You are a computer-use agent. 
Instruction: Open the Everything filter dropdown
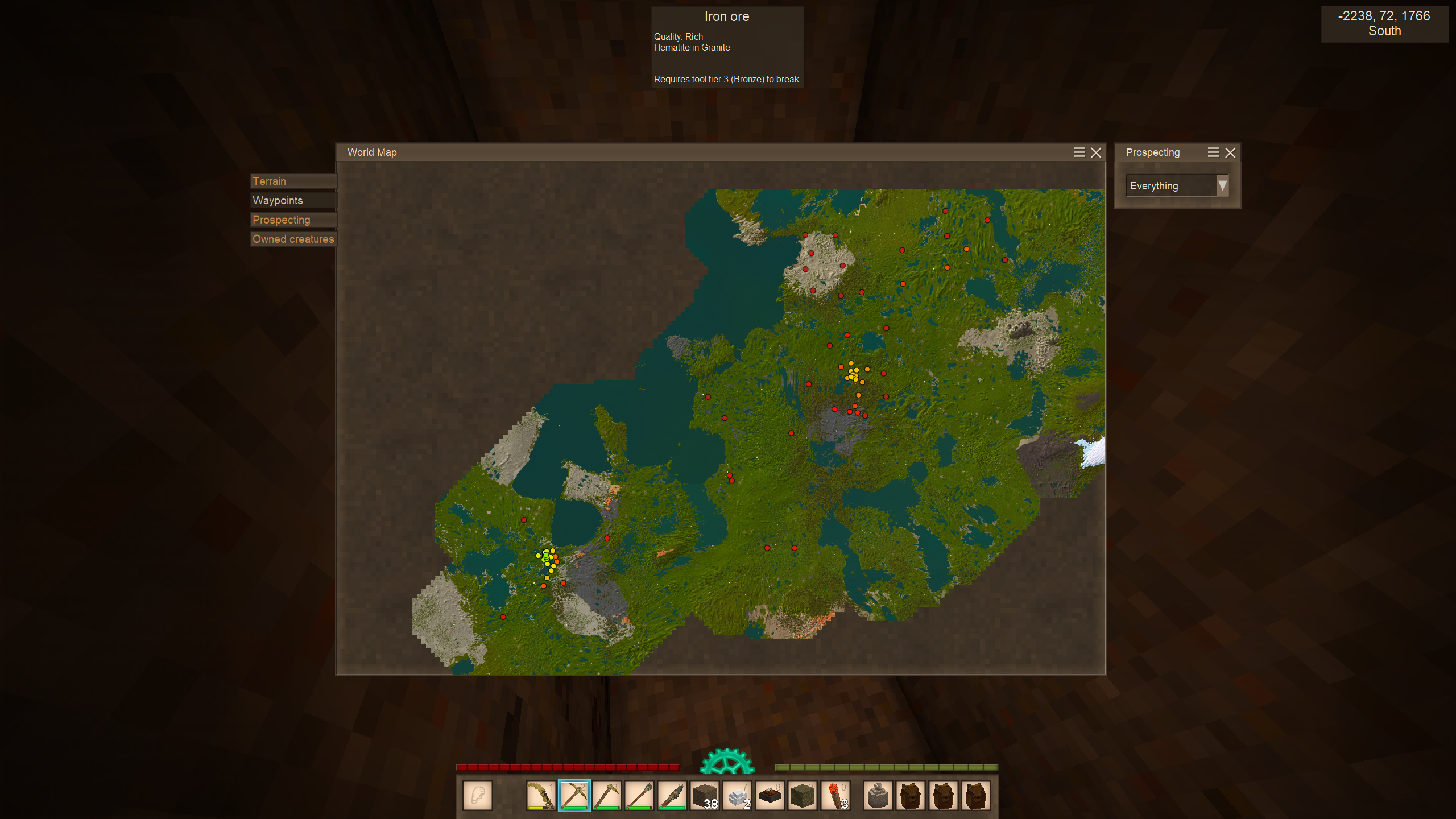coord(1222,186)
